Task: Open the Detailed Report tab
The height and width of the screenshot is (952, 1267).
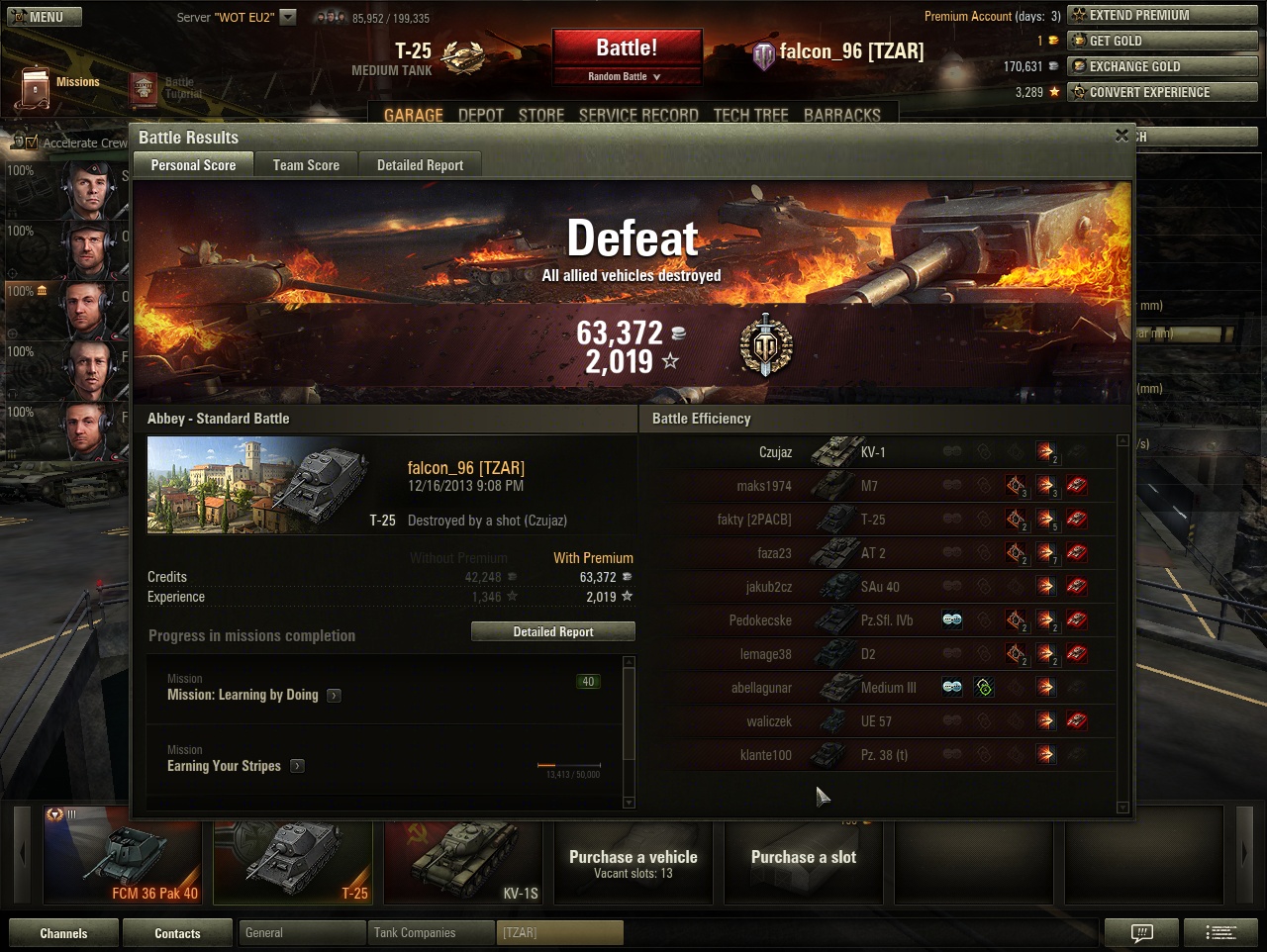Action: 420,165
